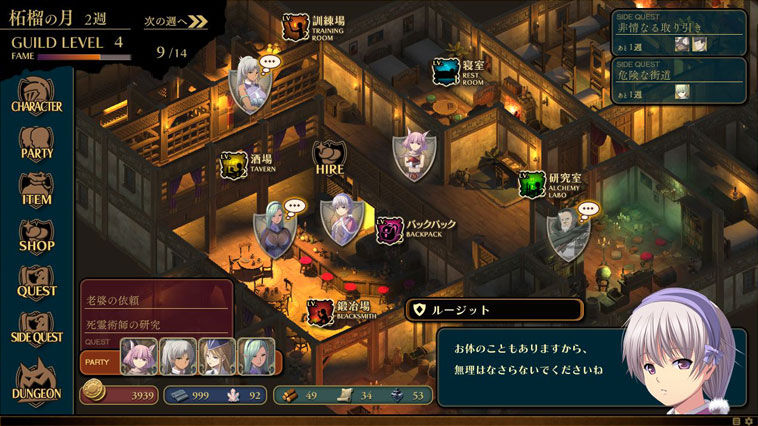Select the Rest Room (寝室) facility marker
The image size is (758, 426).
[x=445, y=72]
